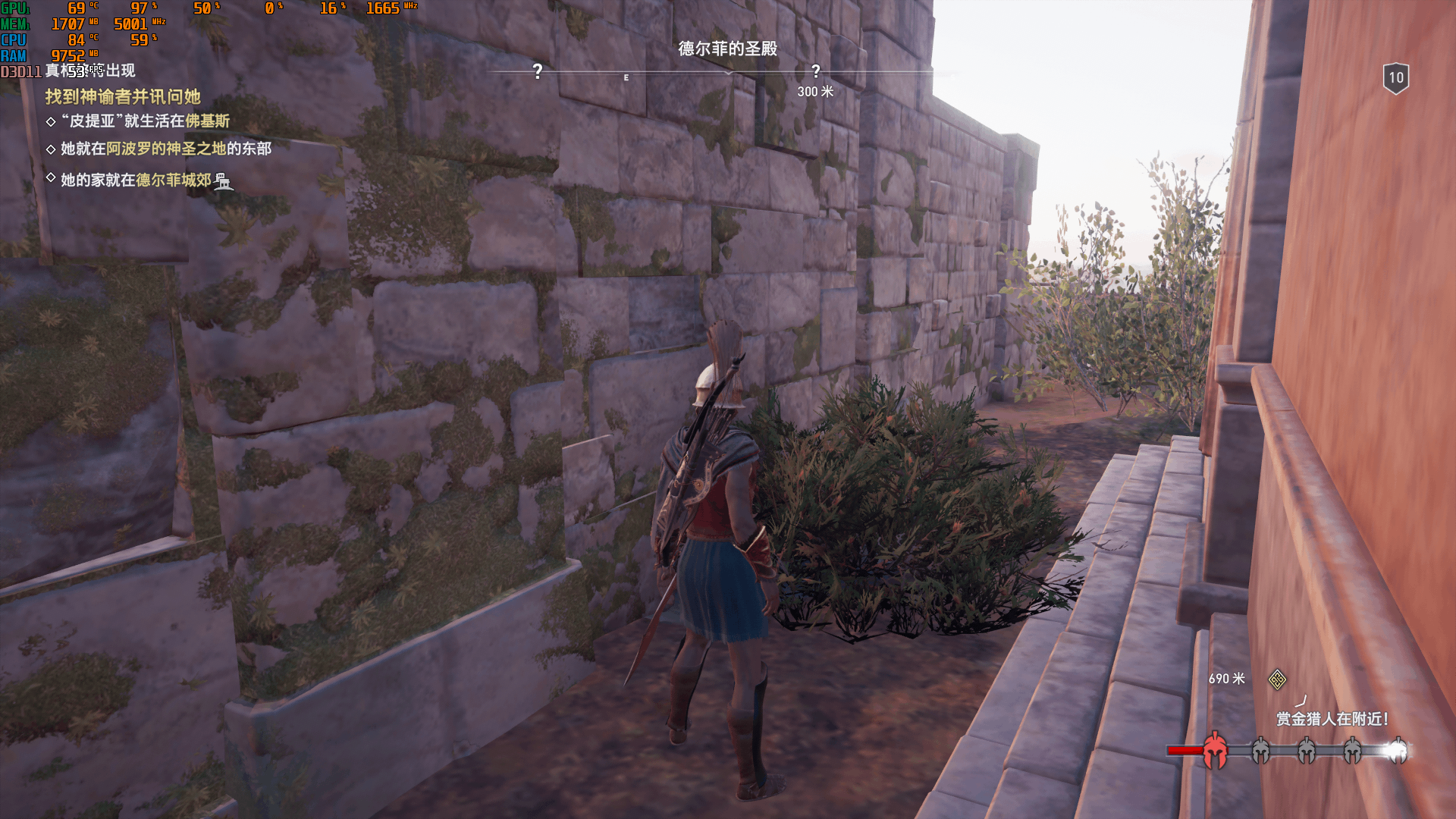
Task: Select the quest title 找到神谕者并讯问她
Action: [x=123, y=97]
